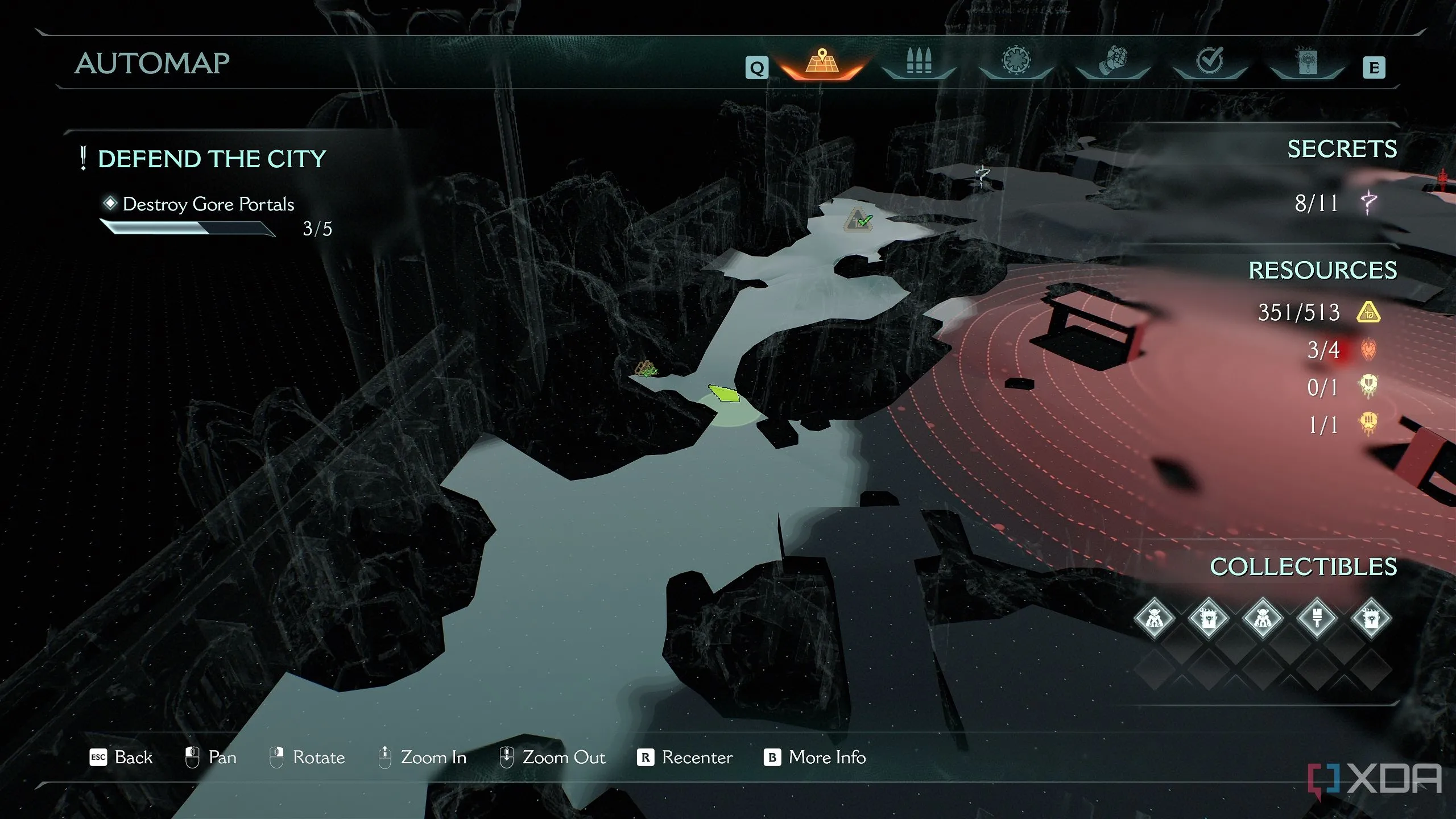1456x819 pixels.
Task: Open the shield saw gear tab
Action: (x=1016, y=61)
